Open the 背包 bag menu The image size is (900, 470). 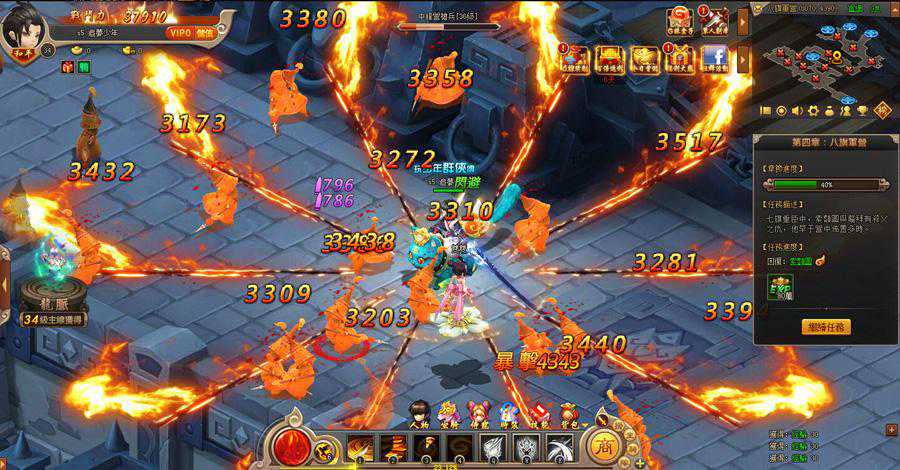[x=568, y=413]
